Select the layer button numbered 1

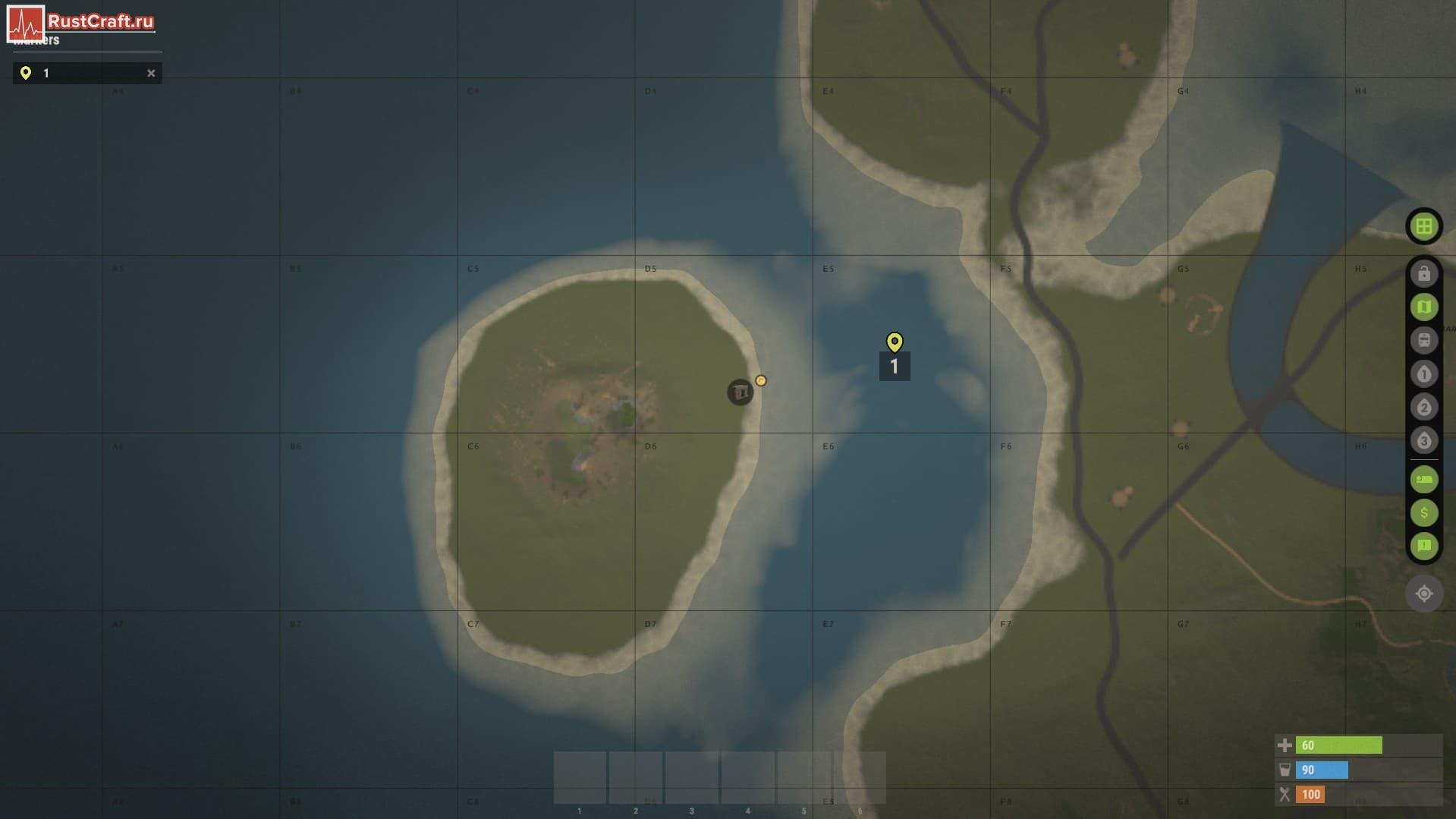tap(1423, 373)
